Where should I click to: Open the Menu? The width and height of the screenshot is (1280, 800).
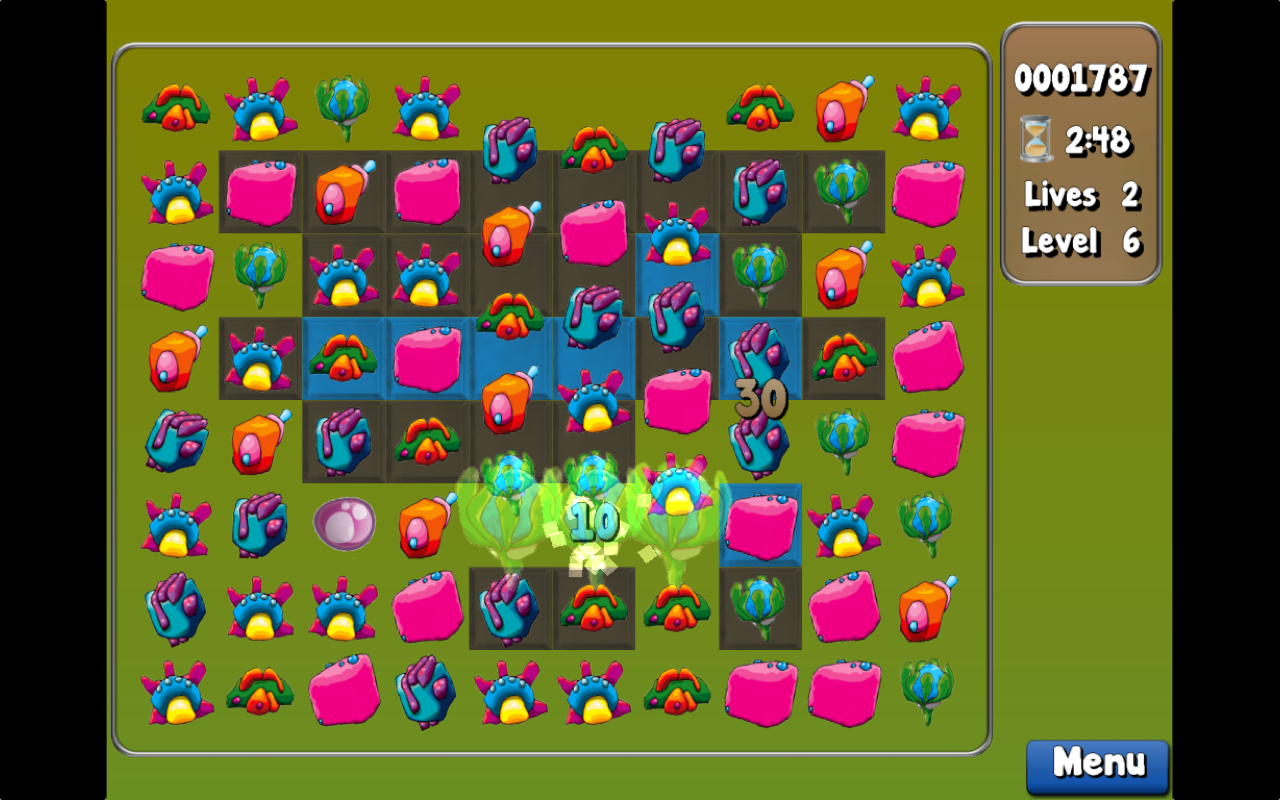pos(1096,765)
